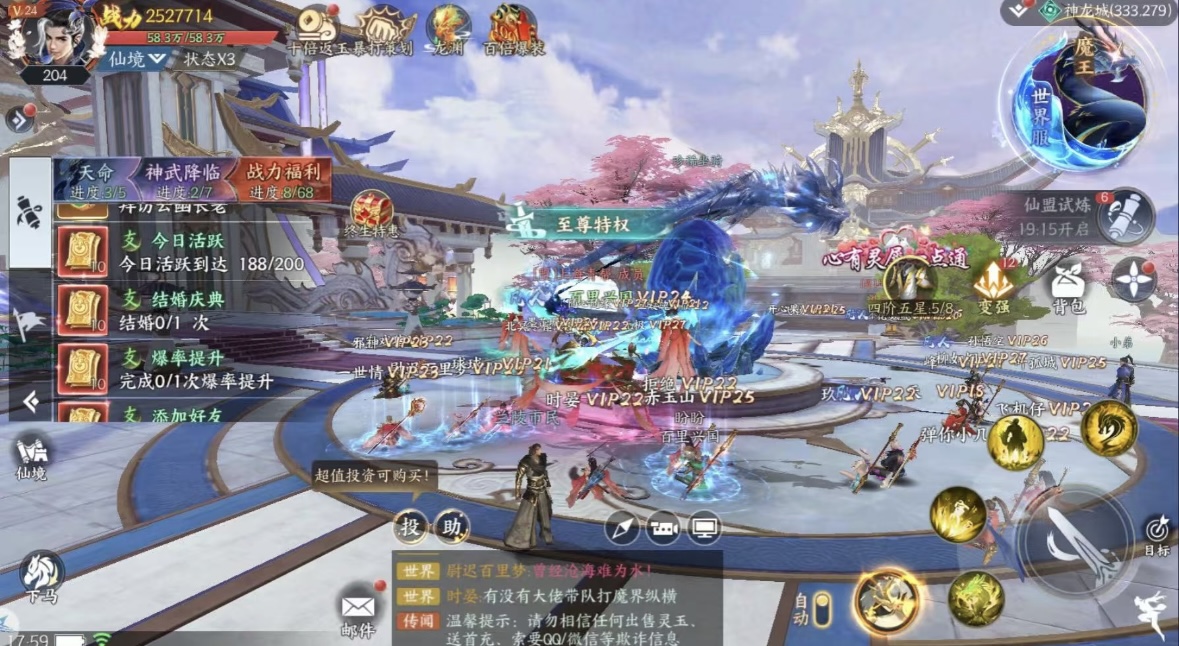Open the 百倍爆装 event
Screen dimensions: 1179x646
click(x=514, y=28)
